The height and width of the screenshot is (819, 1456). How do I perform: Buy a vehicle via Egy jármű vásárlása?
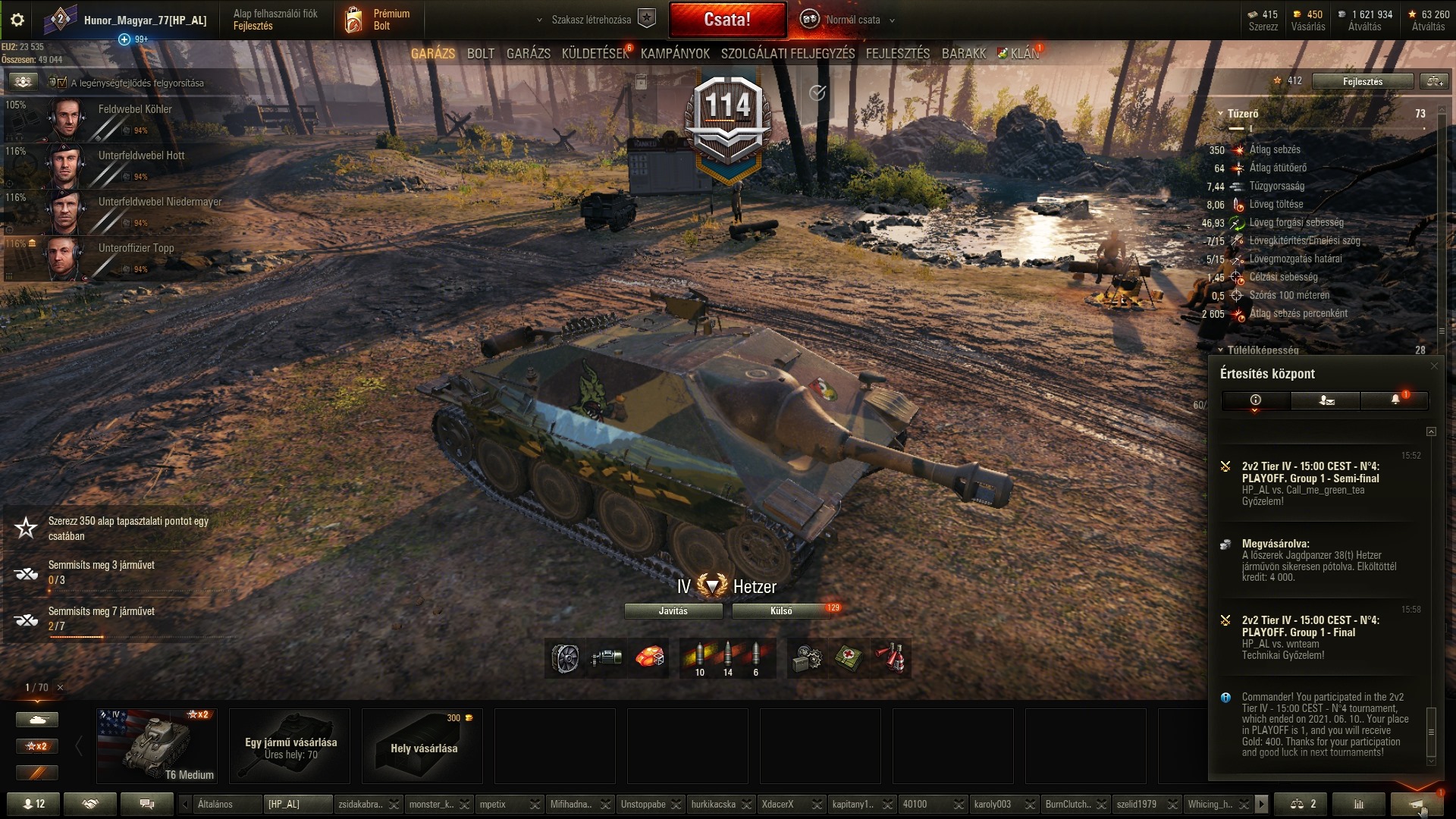(x=290, y=746)
